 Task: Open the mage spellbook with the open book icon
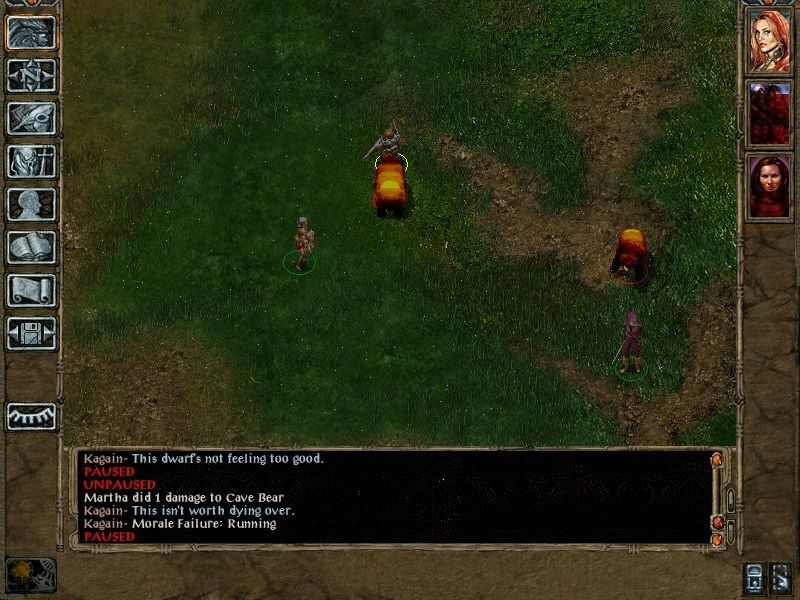click(31, 247)
